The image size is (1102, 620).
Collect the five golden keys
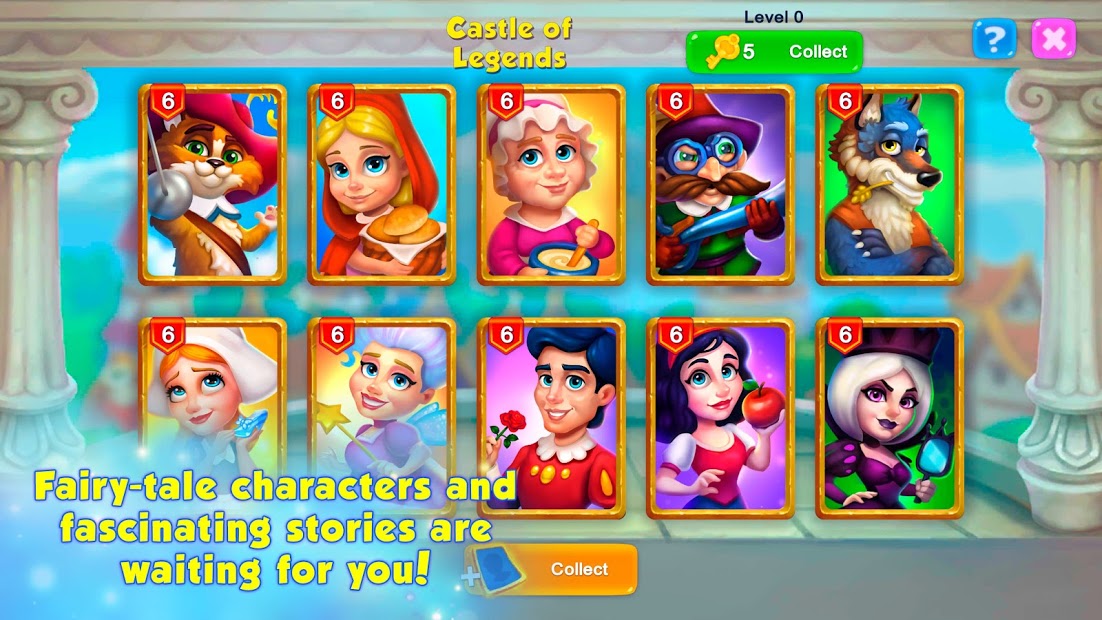774,52
